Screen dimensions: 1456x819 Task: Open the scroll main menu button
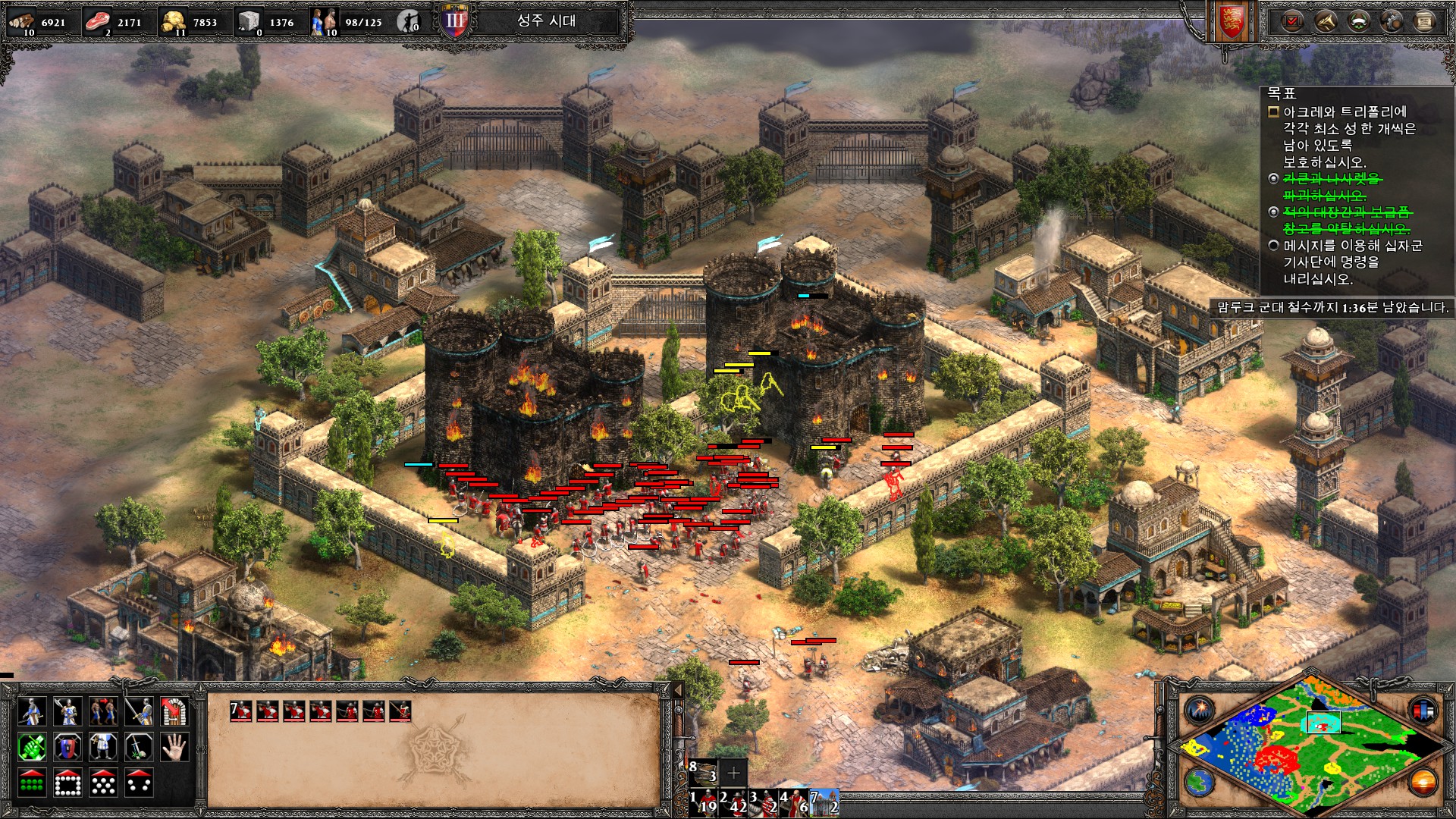1424,21
